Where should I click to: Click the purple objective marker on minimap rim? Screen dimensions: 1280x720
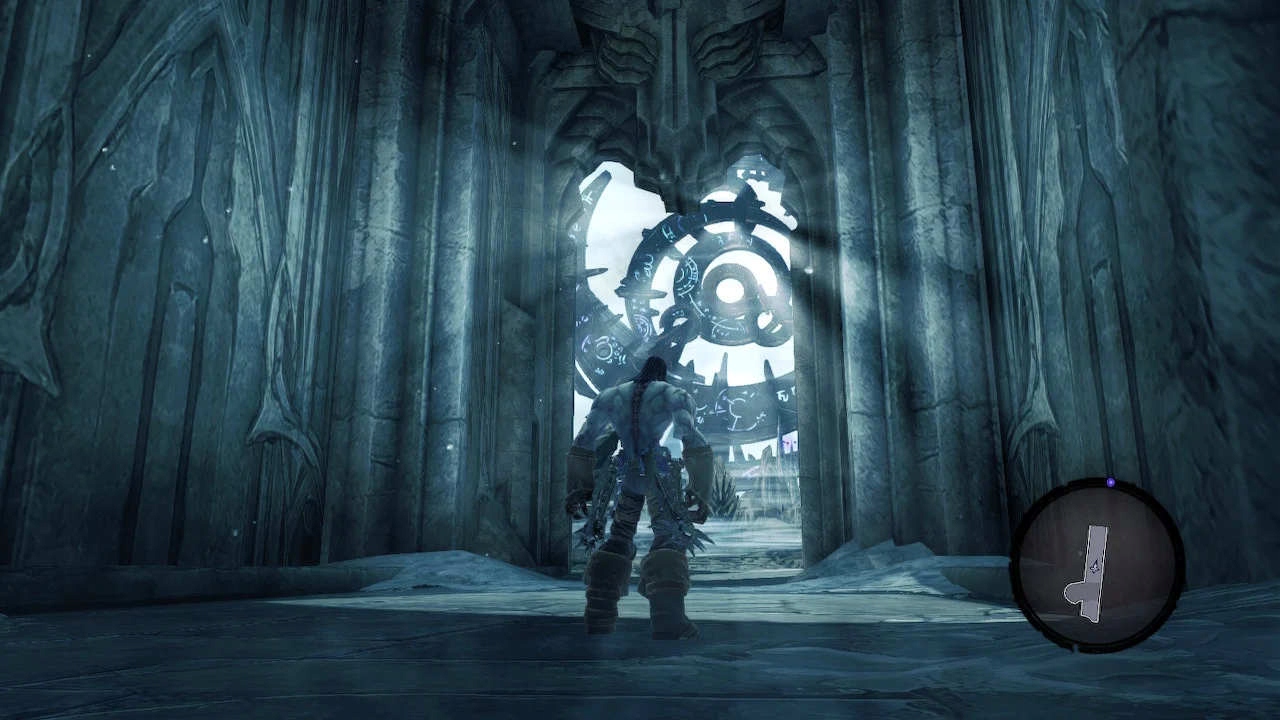click(1110, 483)
